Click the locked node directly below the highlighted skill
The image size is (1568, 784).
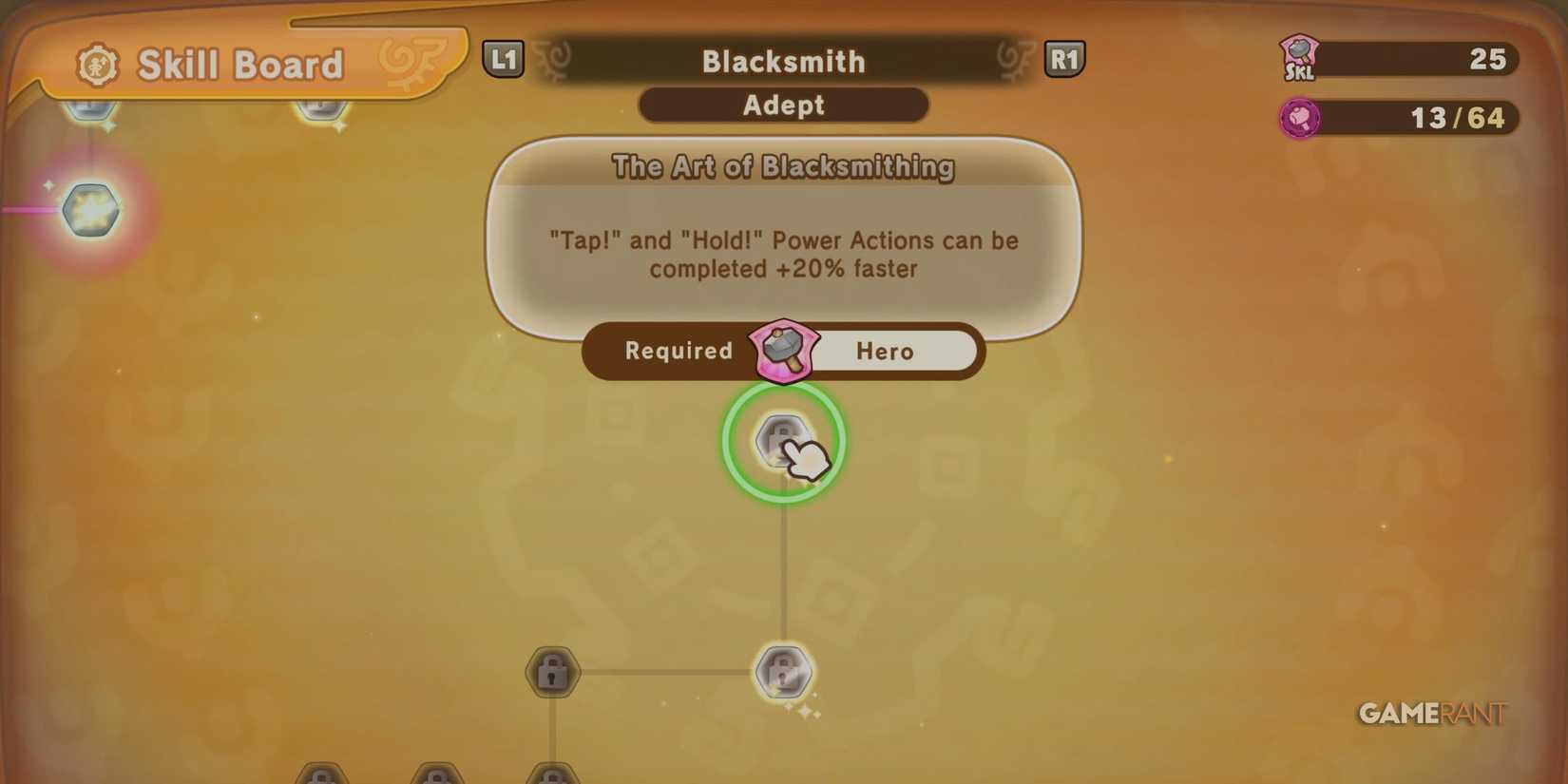(x=783, y=671)
